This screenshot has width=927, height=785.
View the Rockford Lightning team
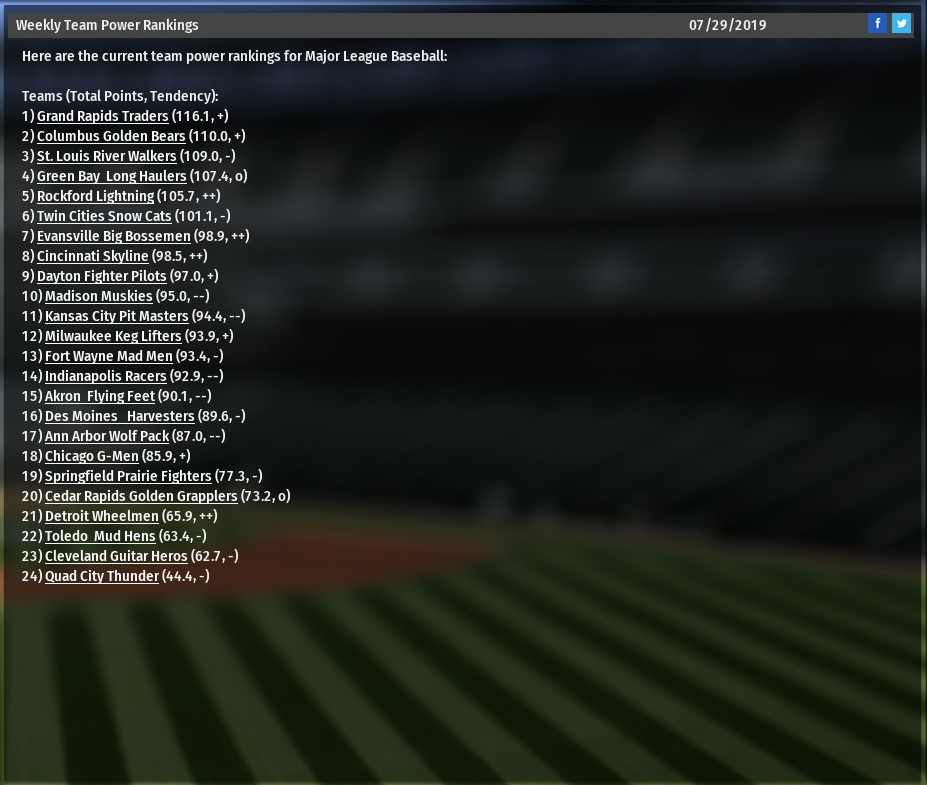(x=95, y=196)
